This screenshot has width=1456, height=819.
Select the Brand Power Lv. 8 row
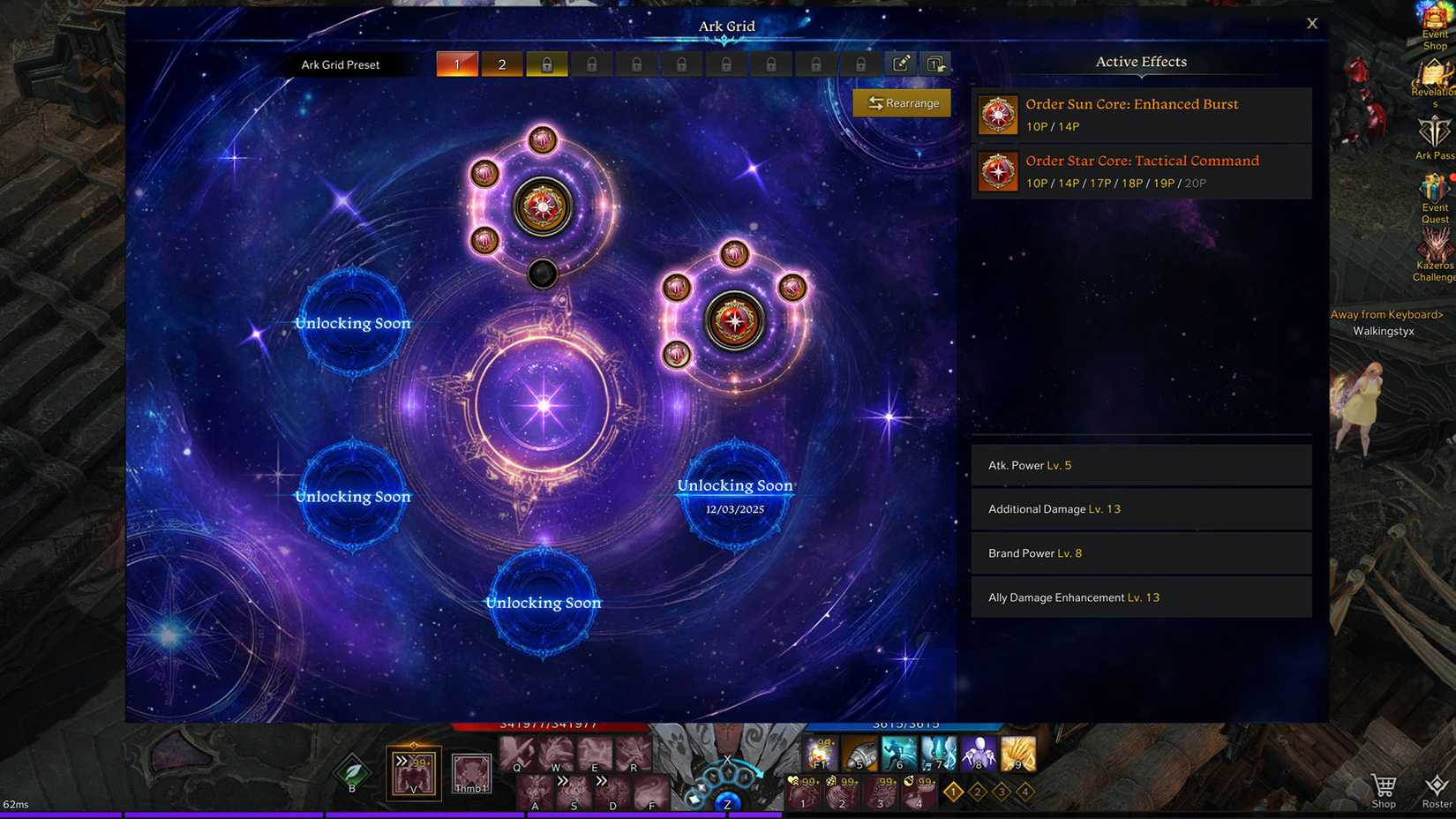point(1141,553)
